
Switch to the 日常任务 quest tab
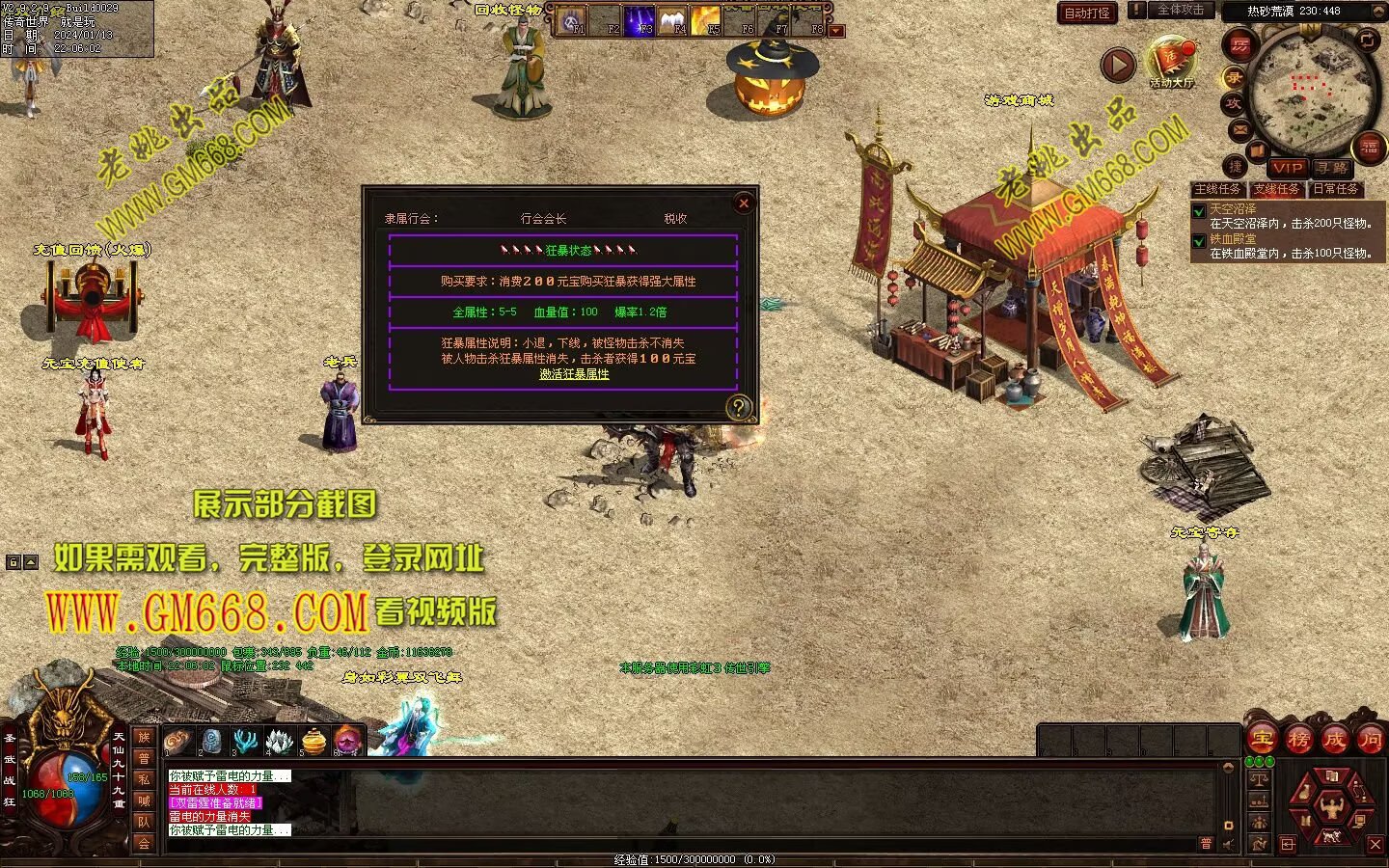pos(1336,189)
